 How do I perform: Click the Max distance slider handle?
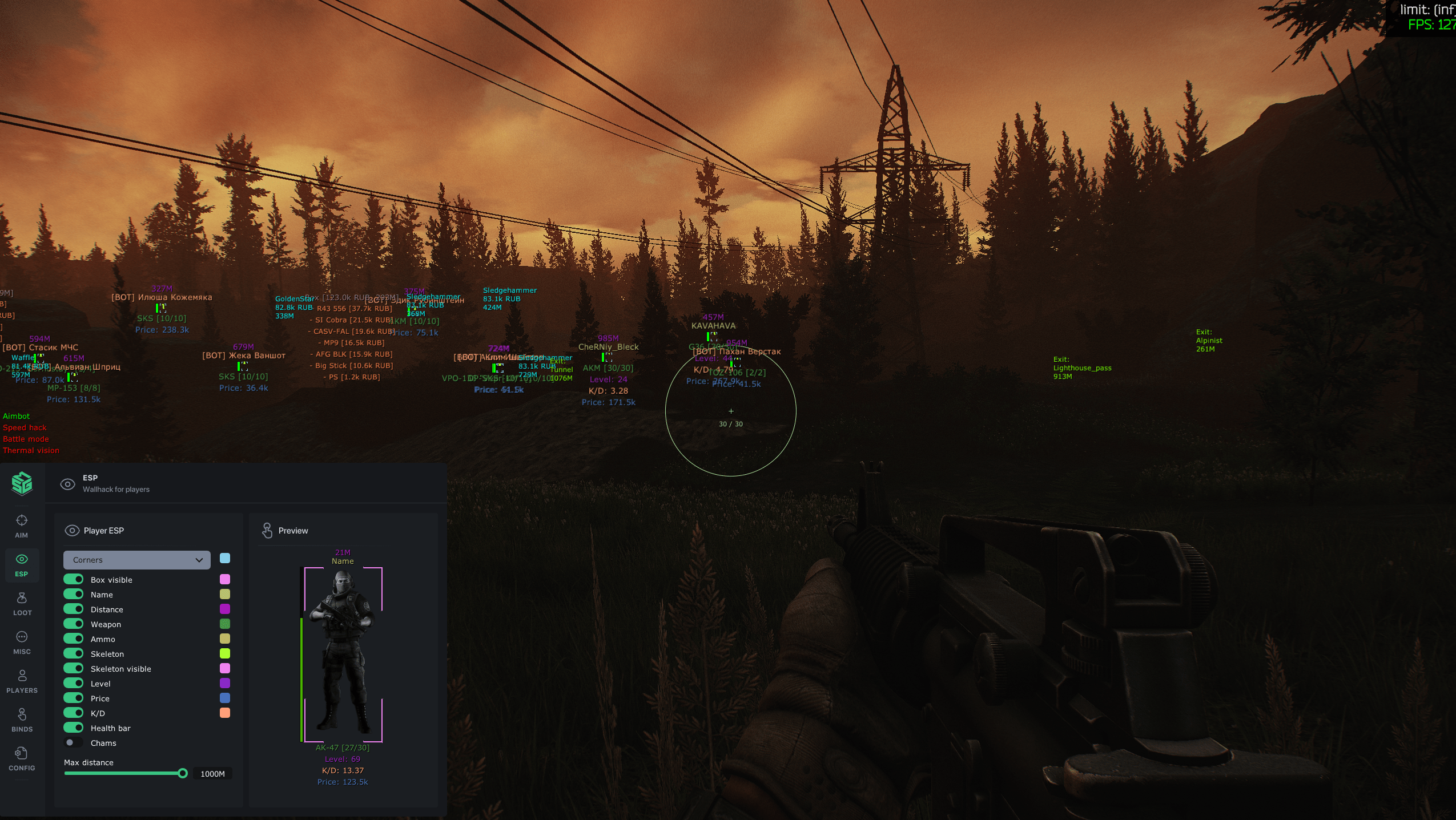coord(183,773)
